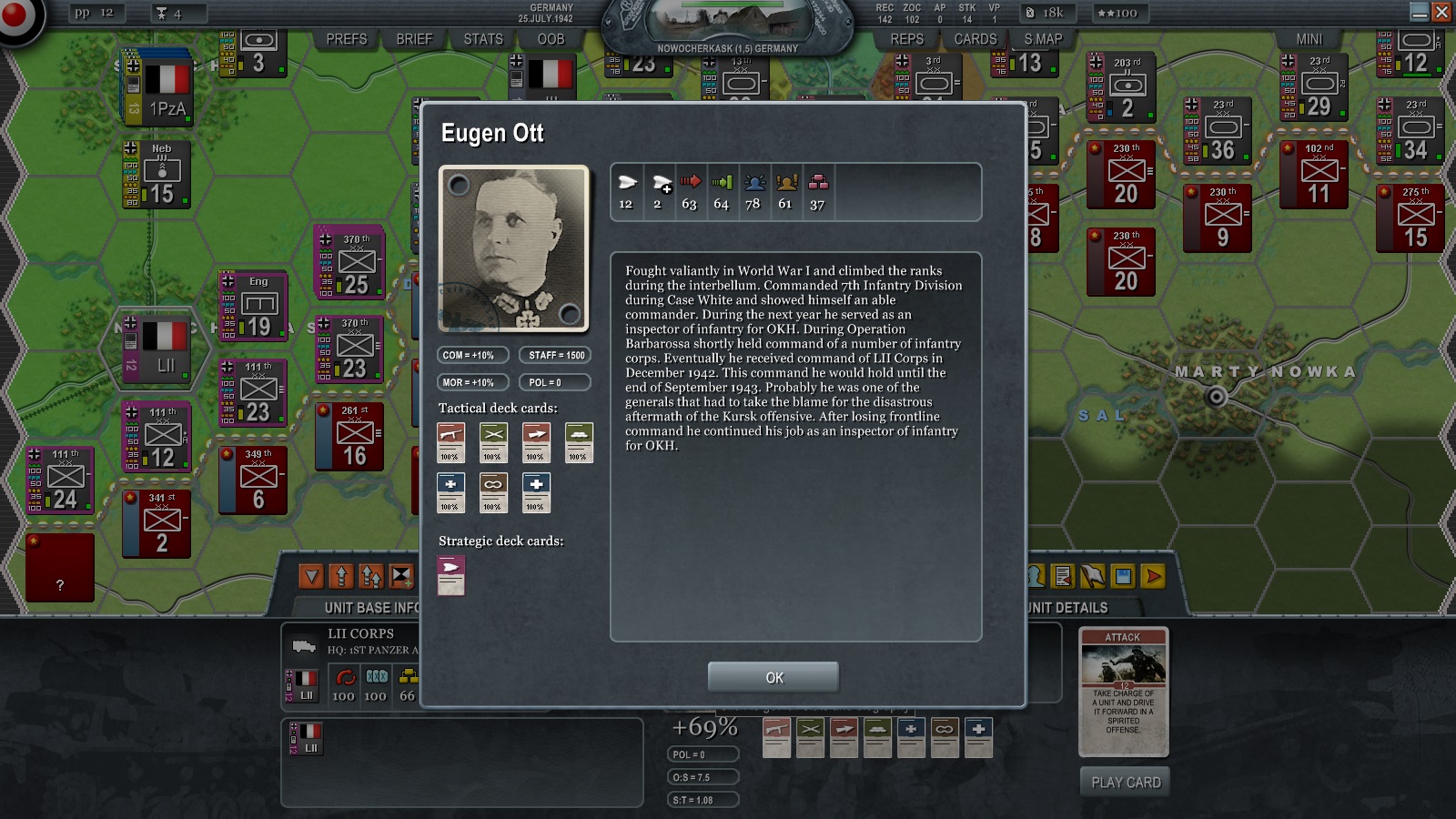Choose the tank card in Ott's tactical deck

pos(579,442)
